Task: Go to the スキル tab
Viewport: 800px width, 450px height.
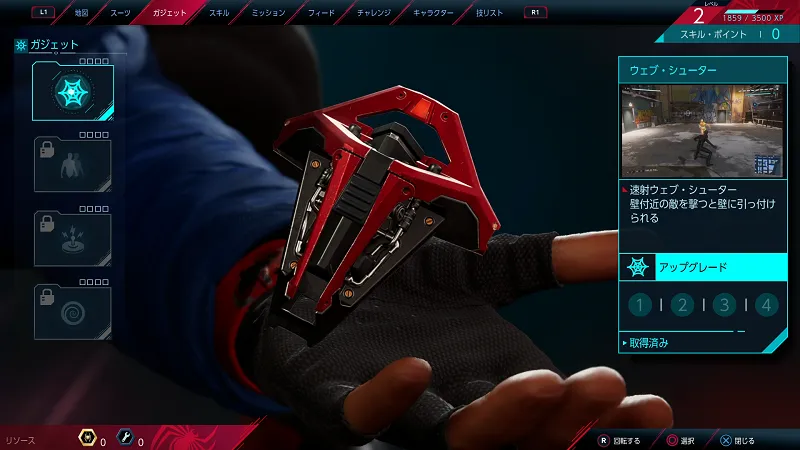Action: [217, 13]
